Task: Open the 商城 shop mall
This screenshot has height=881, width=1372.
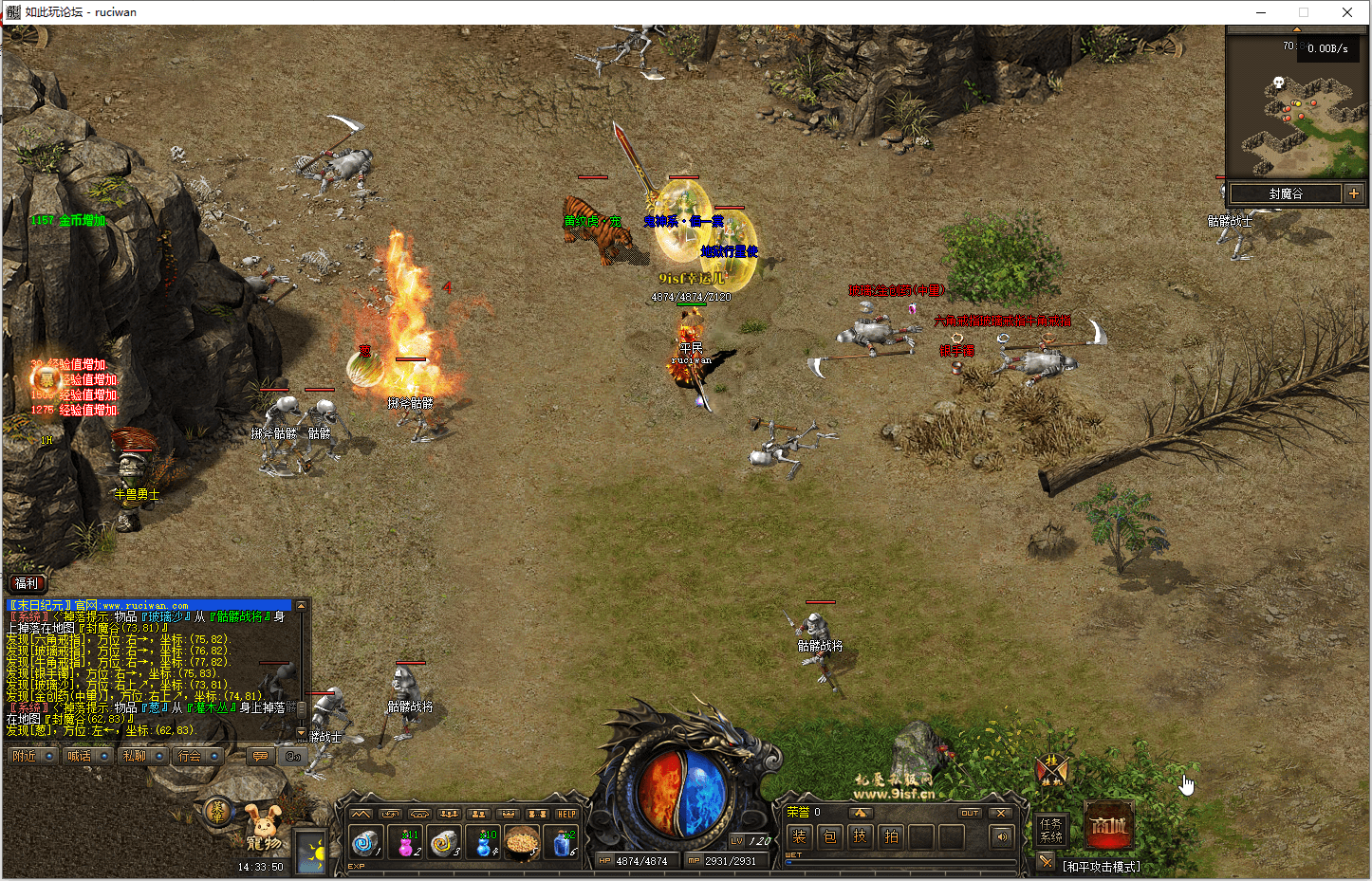Action: (x=1108, y=826)
